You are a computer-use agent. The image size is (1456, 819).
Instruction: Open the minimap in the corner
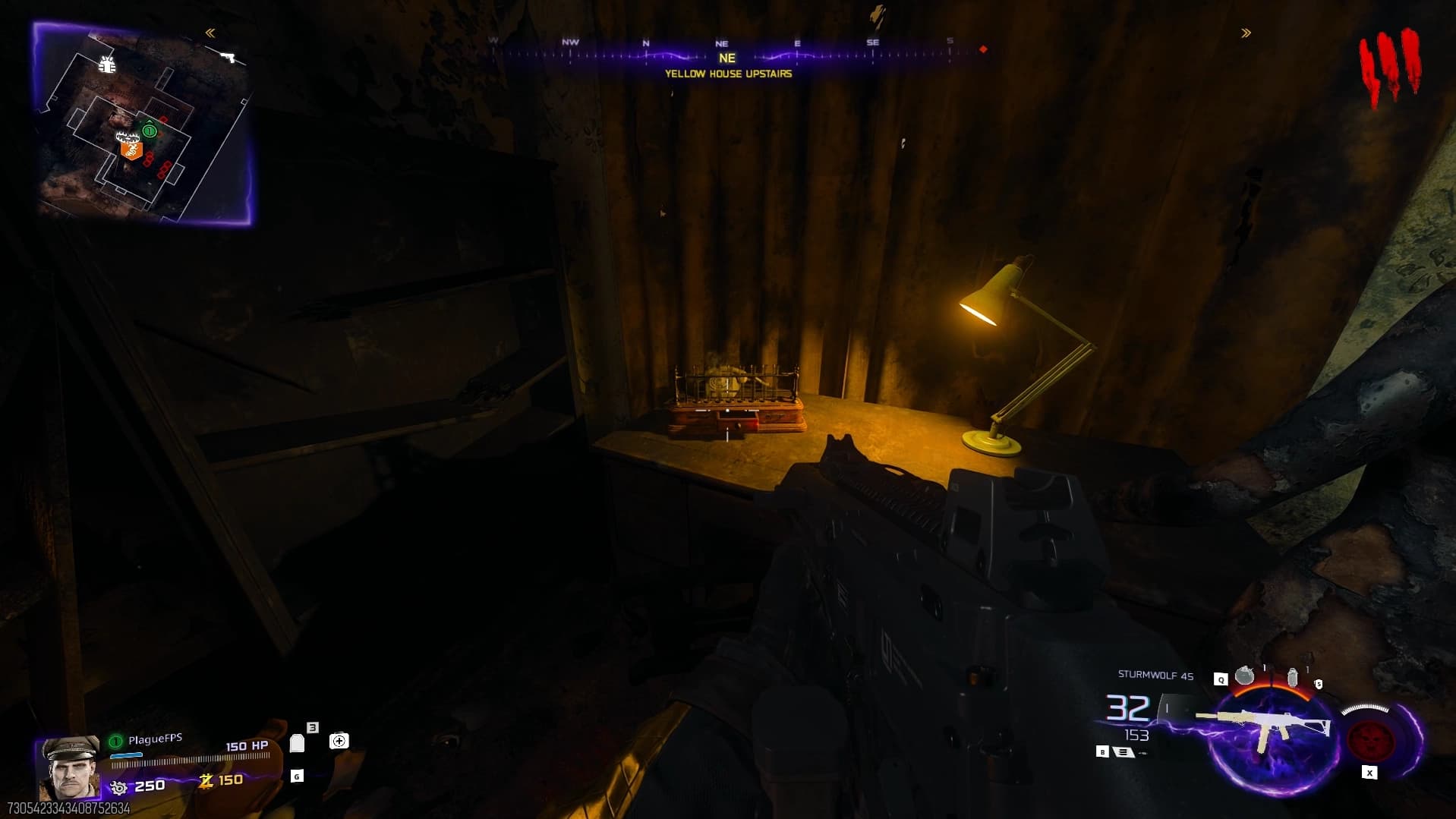coord(143,124)
